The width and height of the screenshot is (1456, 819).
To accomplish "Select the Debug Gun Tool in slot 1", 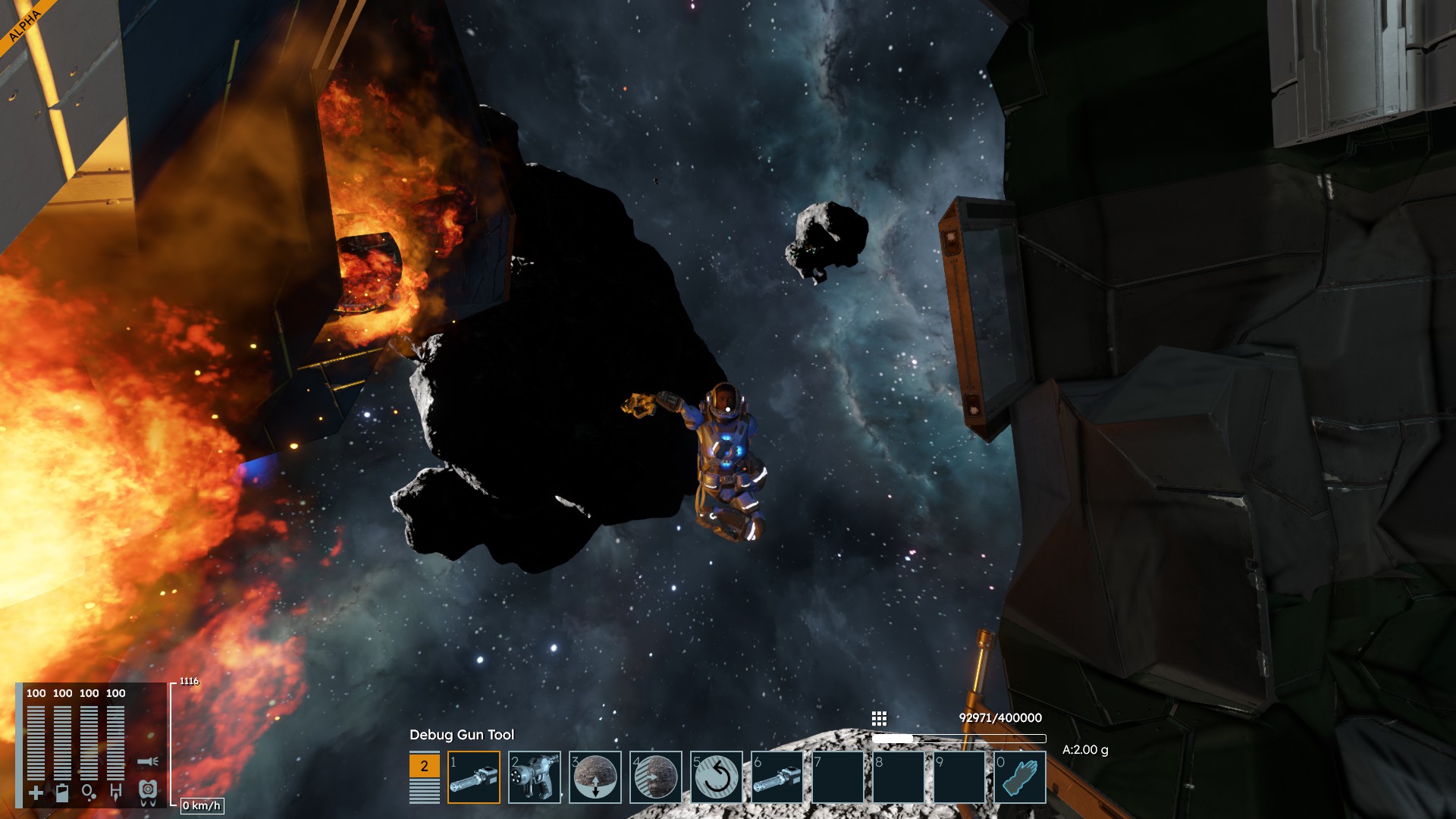I will [474, 777].
